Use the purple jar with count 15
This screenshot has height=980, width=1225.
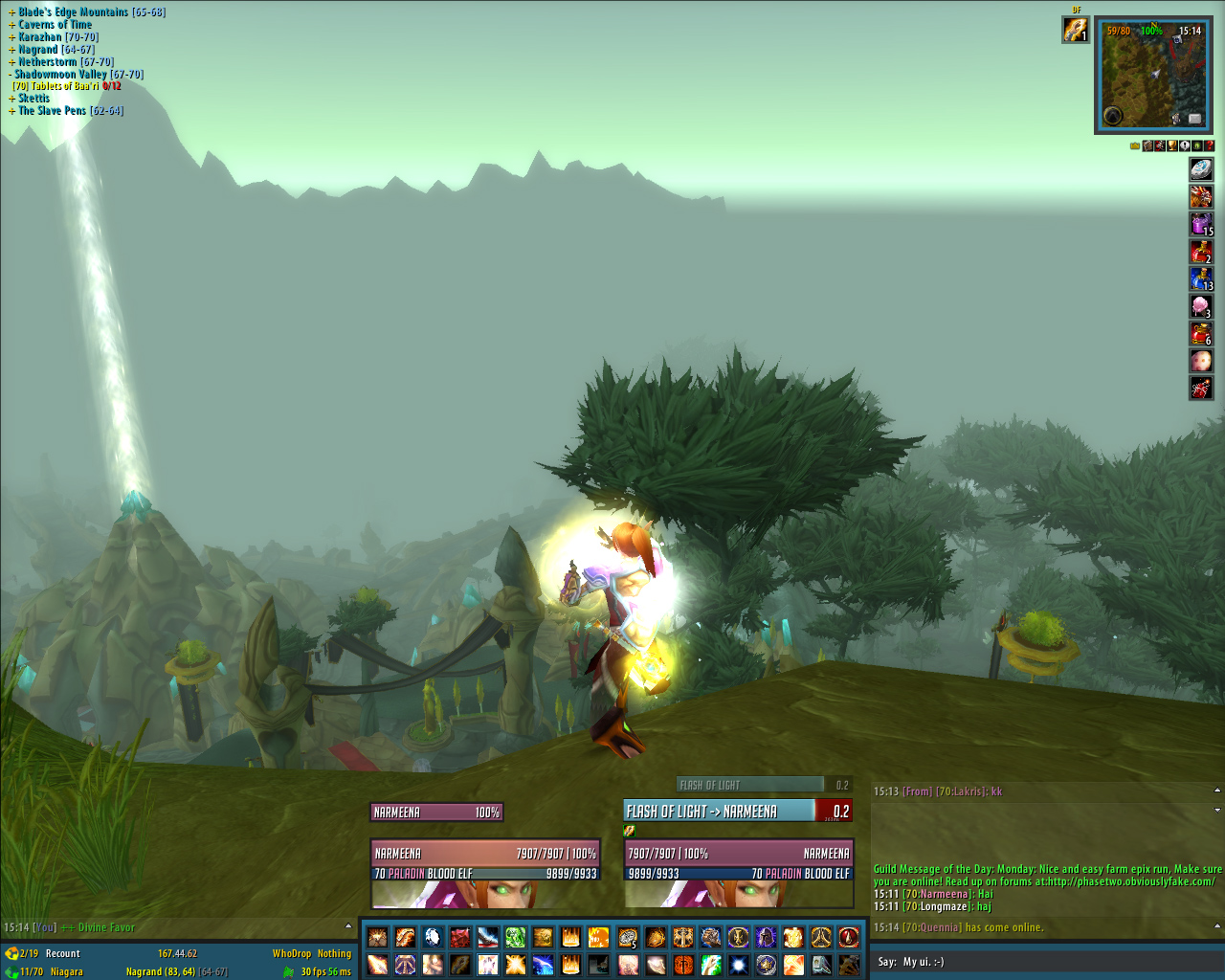pyautogui.click(x=1201, y=224)
